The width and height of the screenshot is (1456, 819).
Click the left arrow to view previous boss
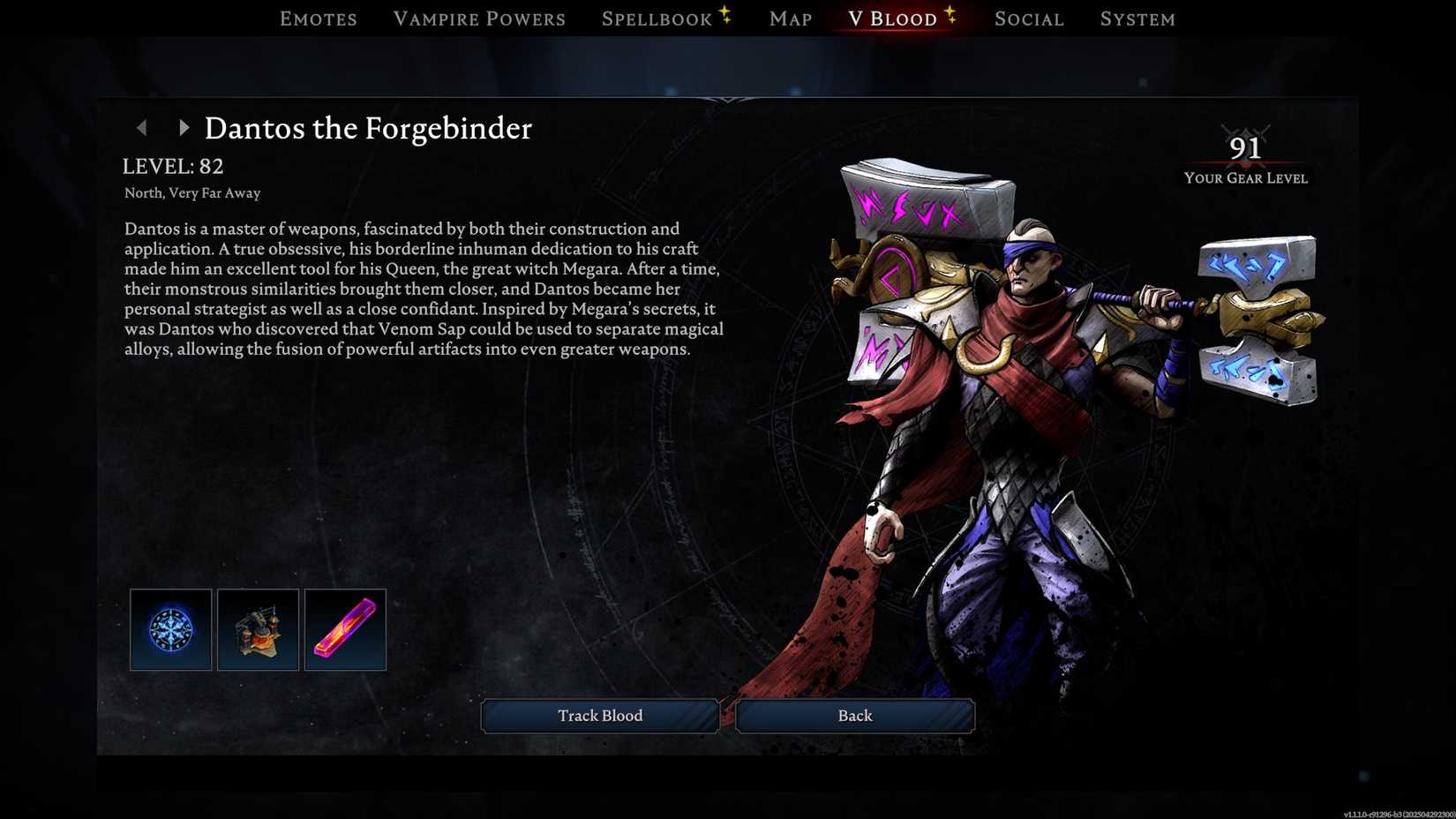pyautogui.click(x=143, y=128)
